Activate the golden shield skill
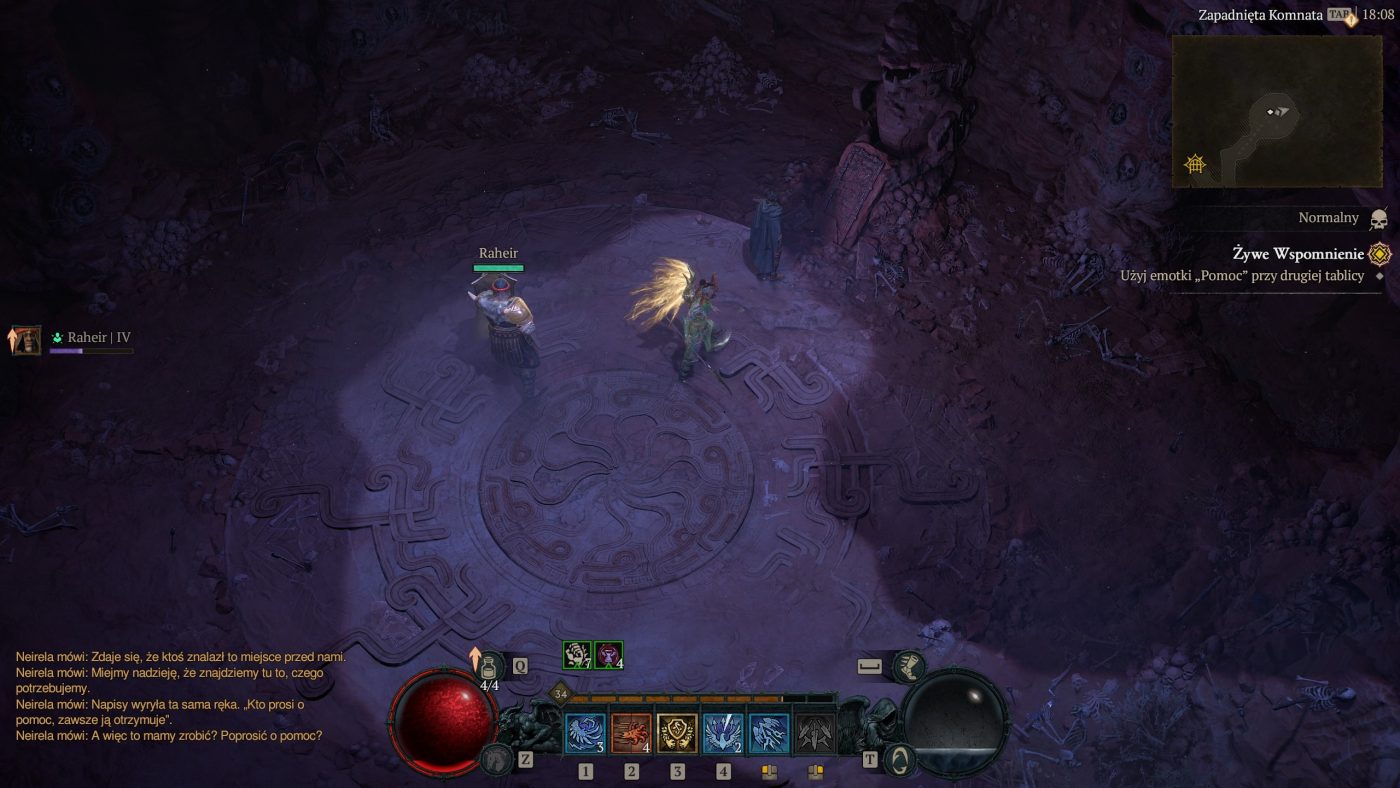The image size is (1400, 788). [677, 733]
